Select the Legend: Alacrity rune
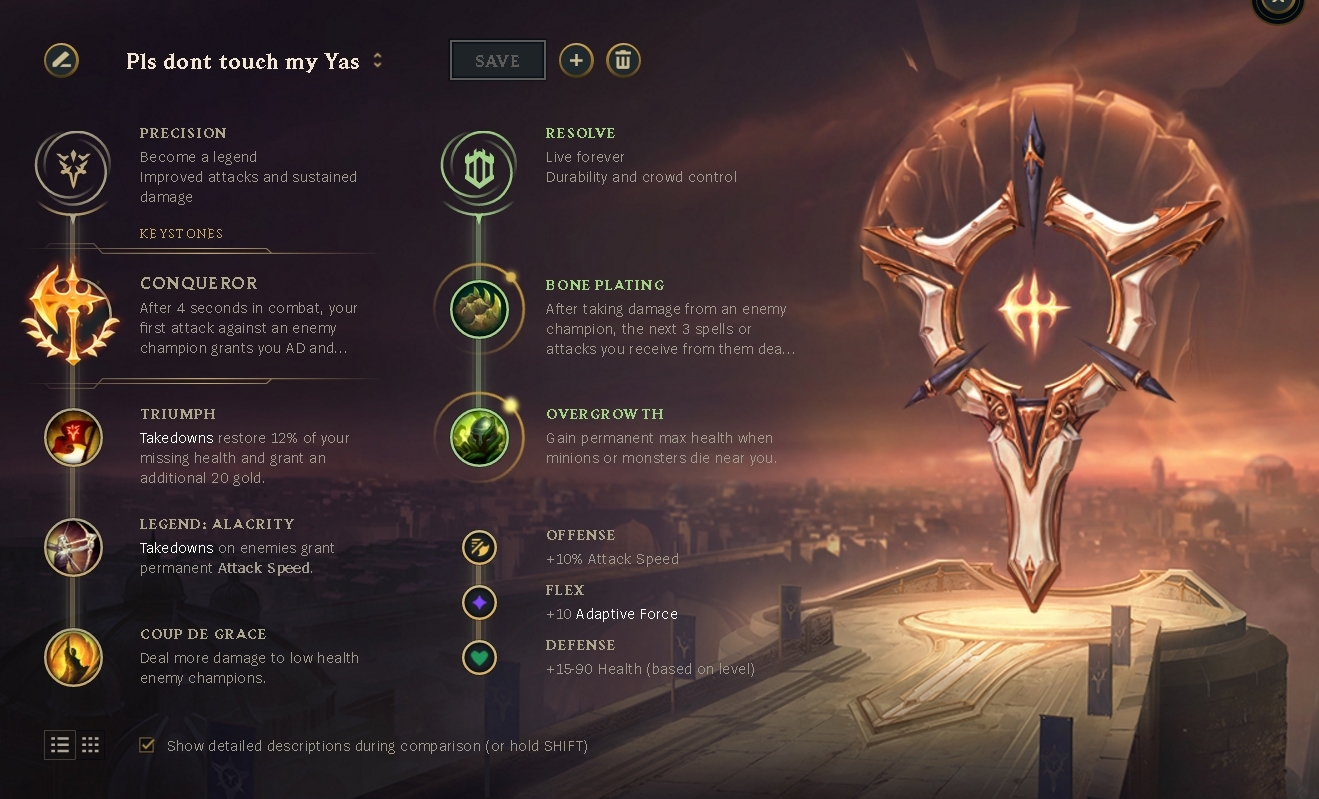Screen dimensions: 1319x799 73,547
